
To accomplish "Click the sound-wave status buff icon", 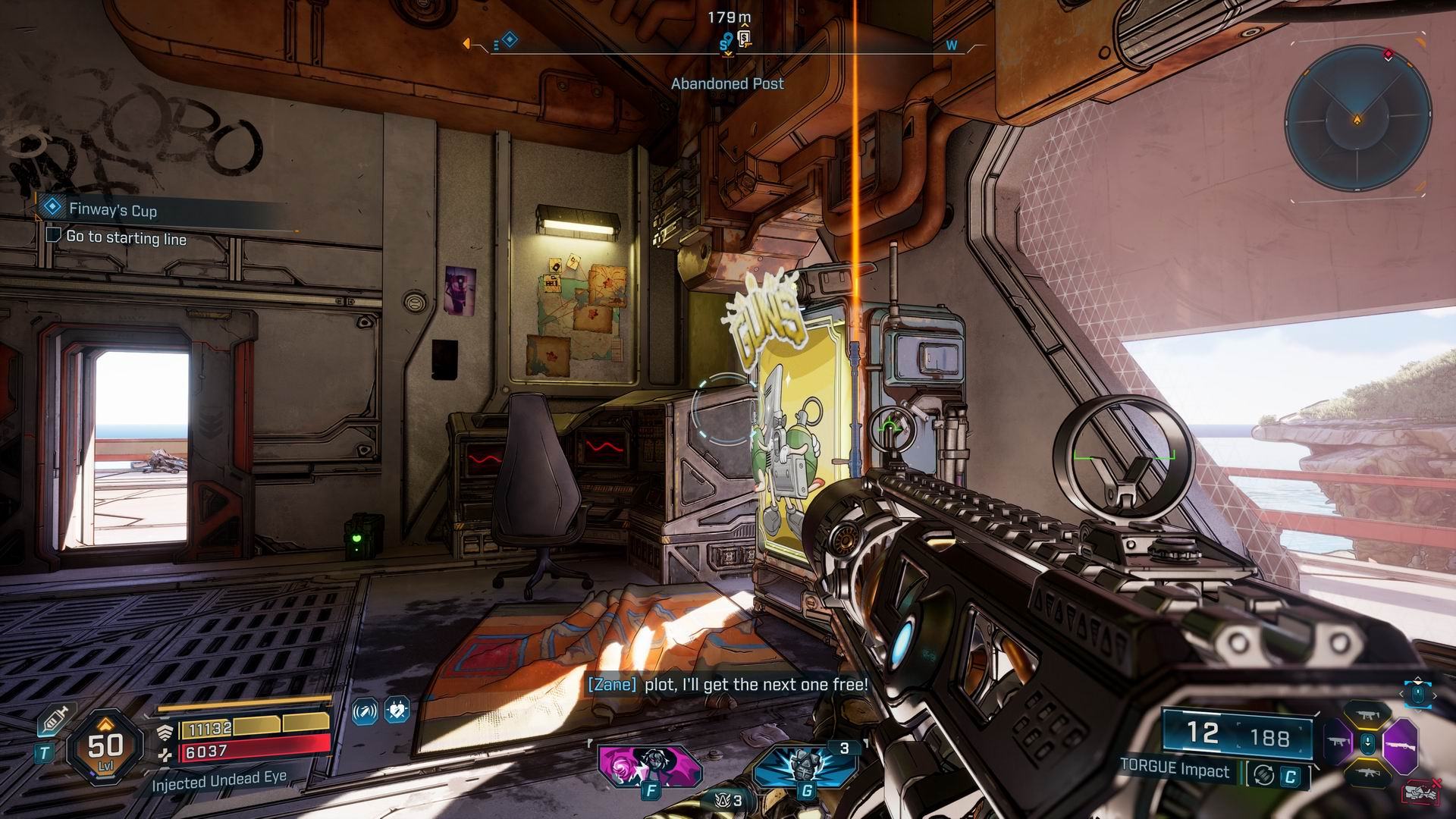I will (366, 711).
